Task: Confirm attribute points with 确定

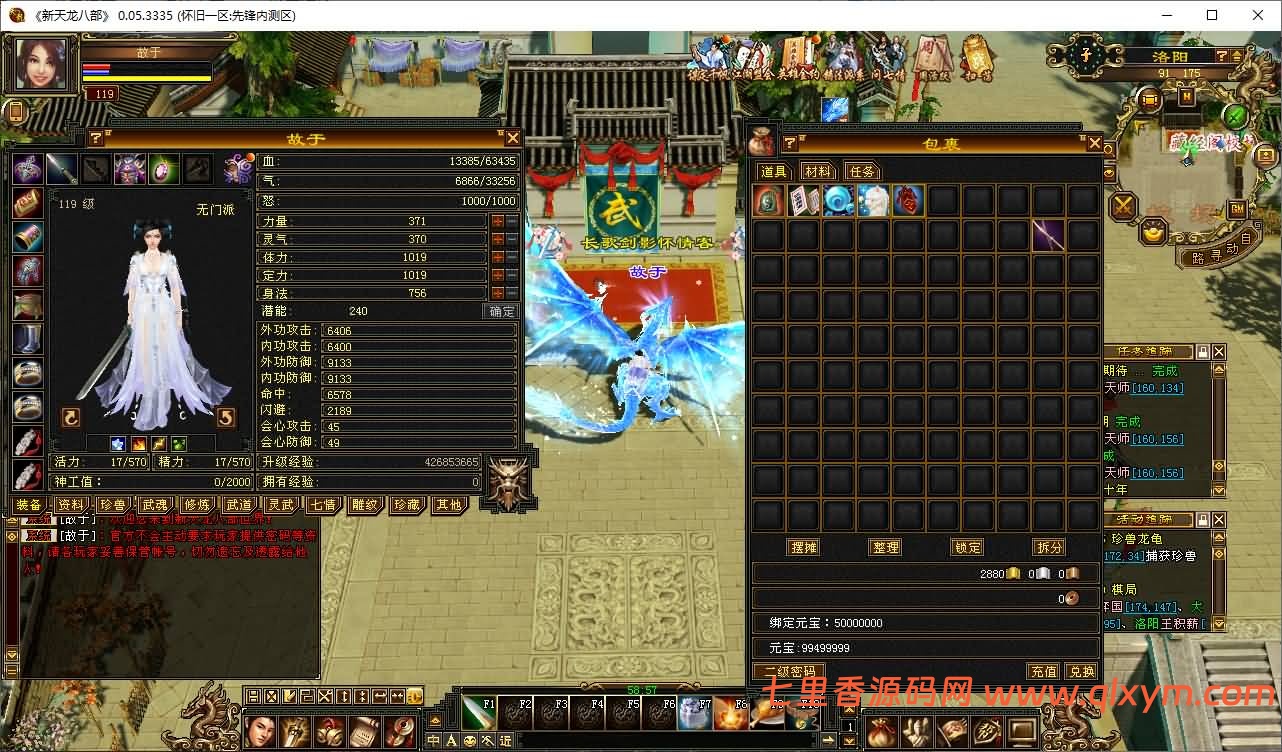Action: coord(501,311)
